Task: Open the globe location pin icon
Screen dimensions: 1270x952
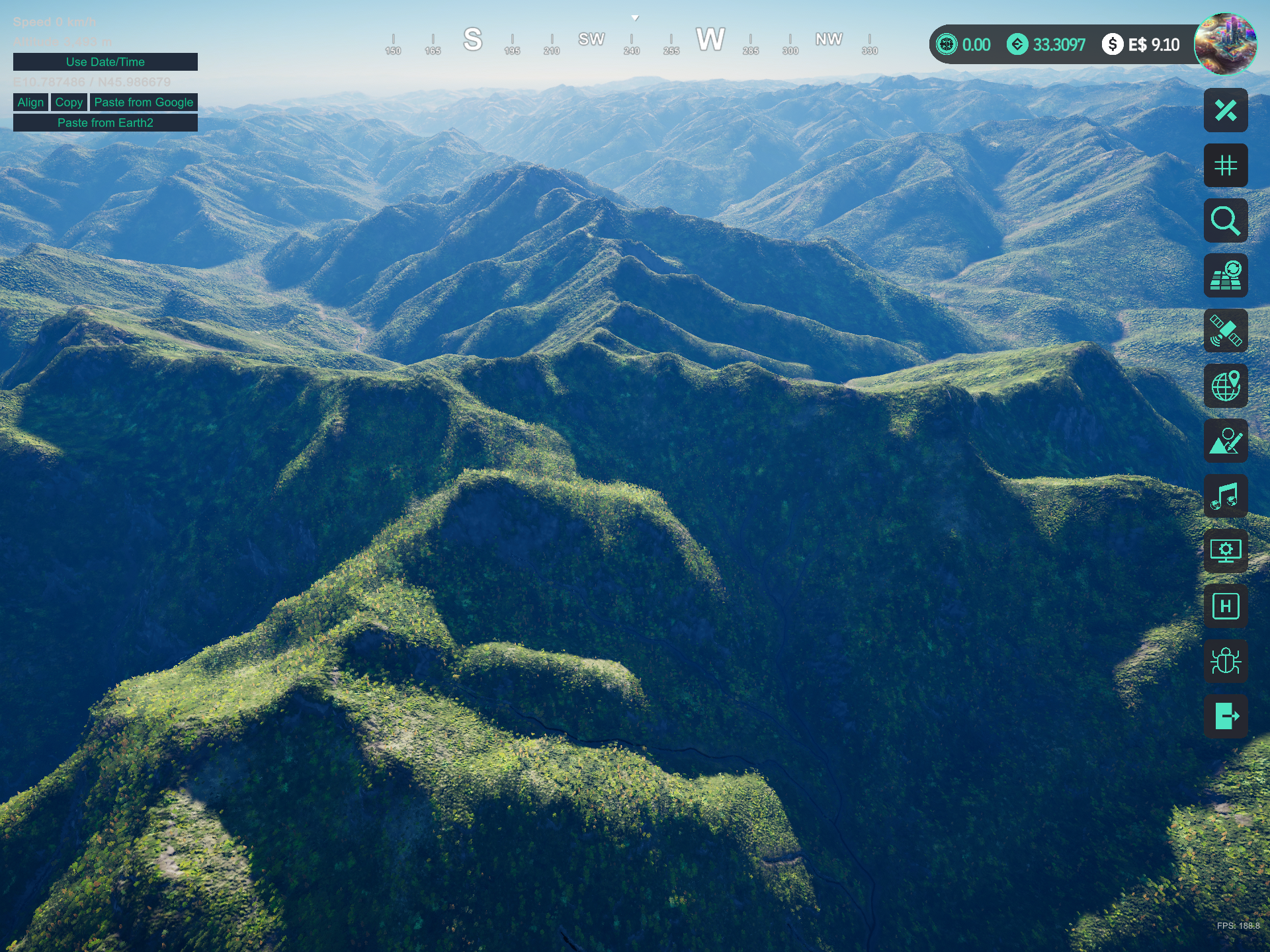Action: [1226, 386]
